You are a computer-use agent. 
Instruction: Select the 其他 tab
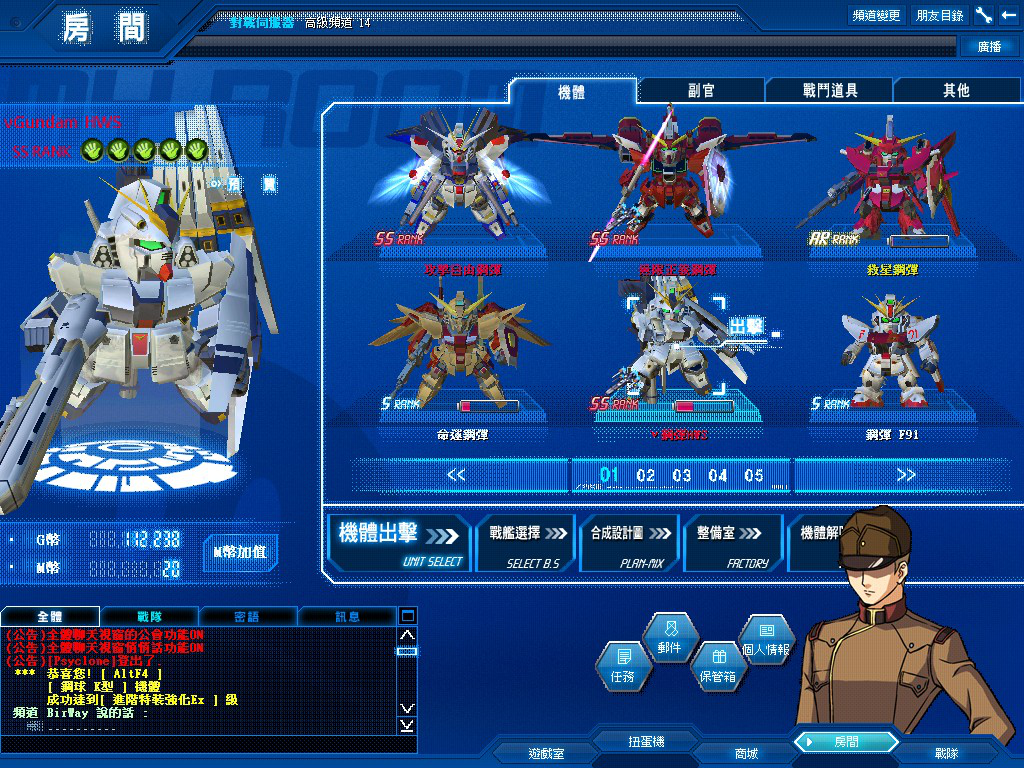point(956,90)
